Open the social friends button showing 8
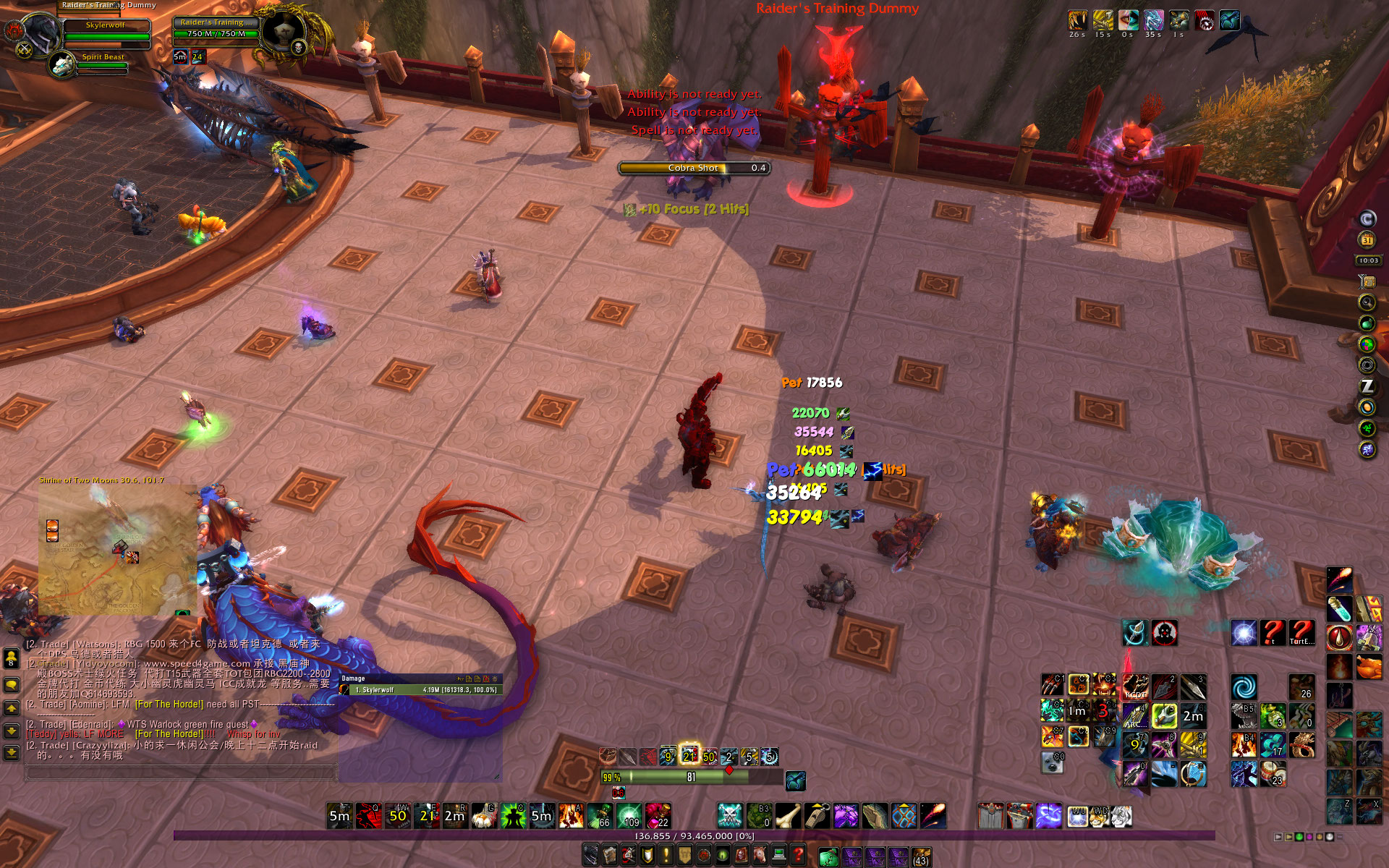 tap(12, 658)
